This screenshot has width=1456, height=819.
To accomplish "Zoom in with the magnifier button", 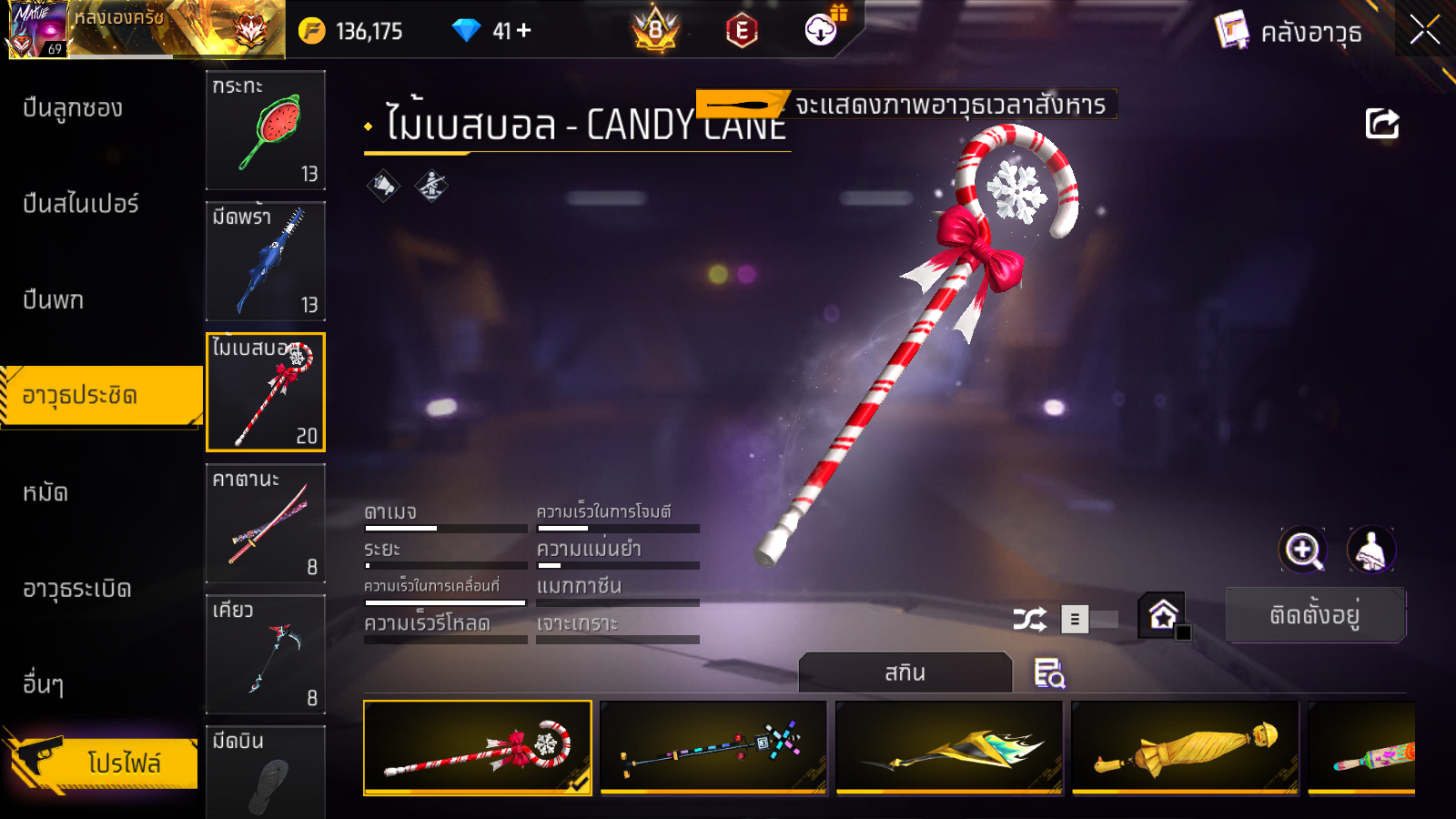I will pyautogui.click(x=1303, y=550).
